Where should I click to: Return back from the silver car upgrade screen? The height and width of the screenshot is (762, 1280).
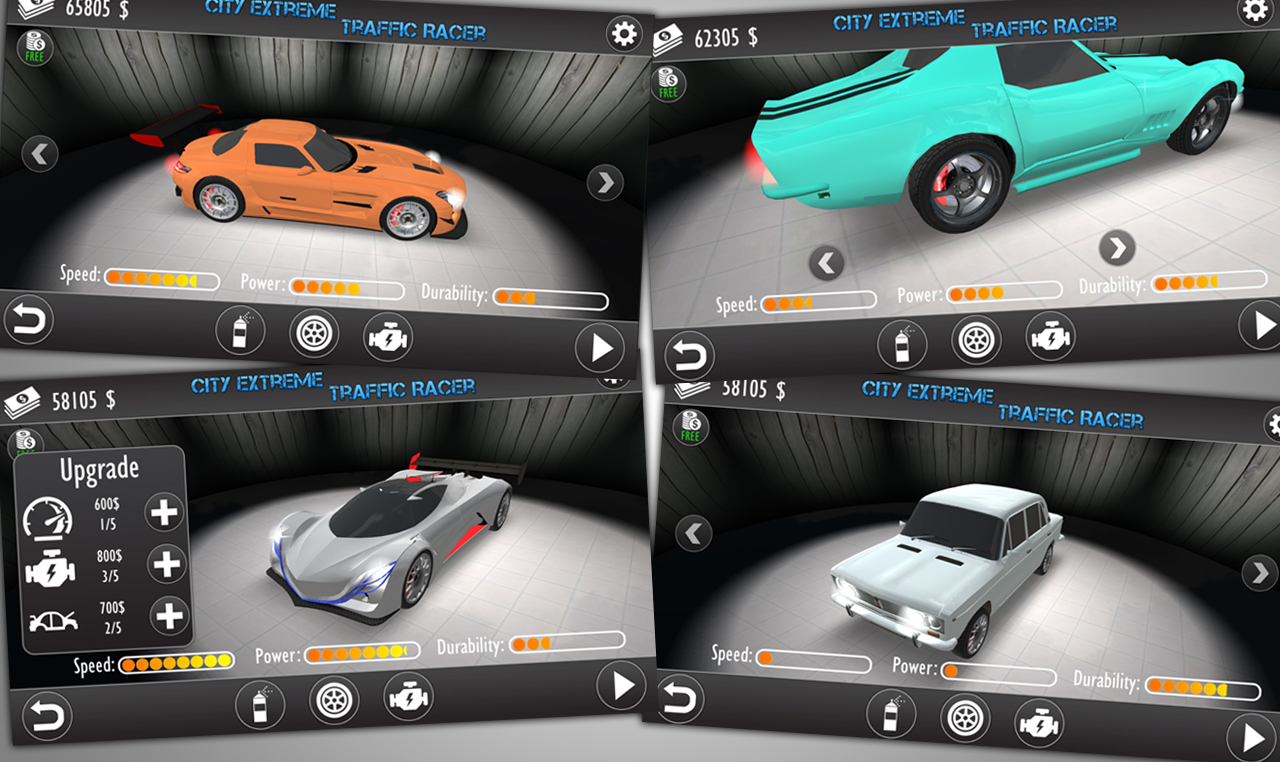coord(47,715)
